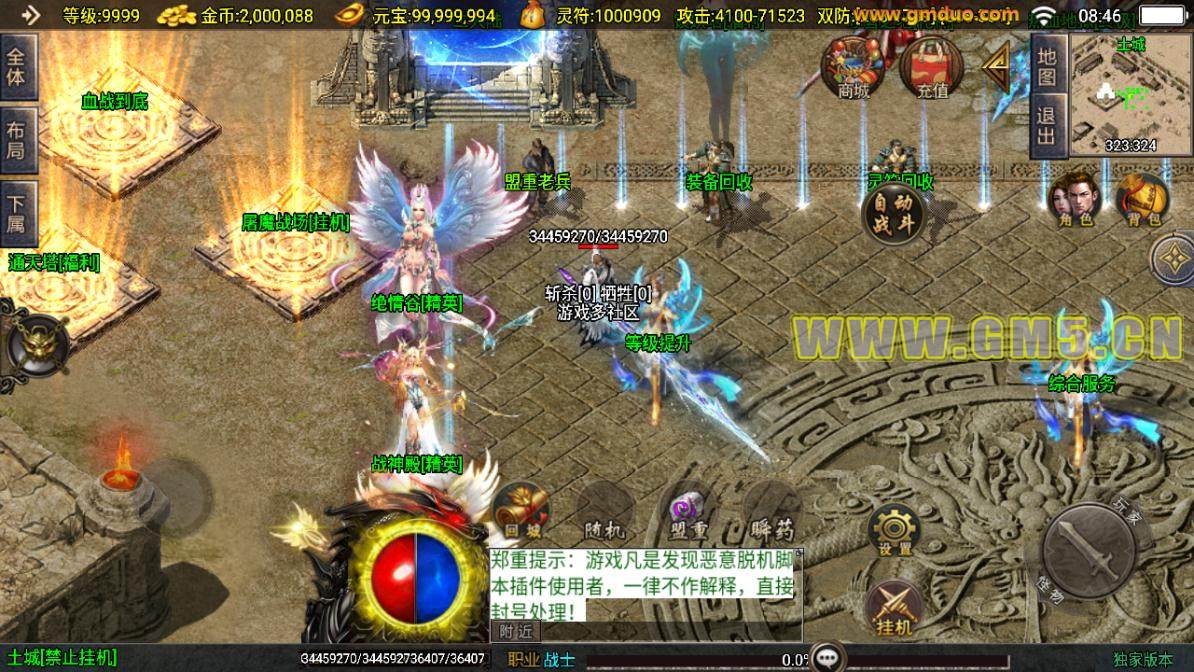Open the 商城 shop
Image resolution: width=1194 pixels, height=672 pixels.
tap(852, 68)
